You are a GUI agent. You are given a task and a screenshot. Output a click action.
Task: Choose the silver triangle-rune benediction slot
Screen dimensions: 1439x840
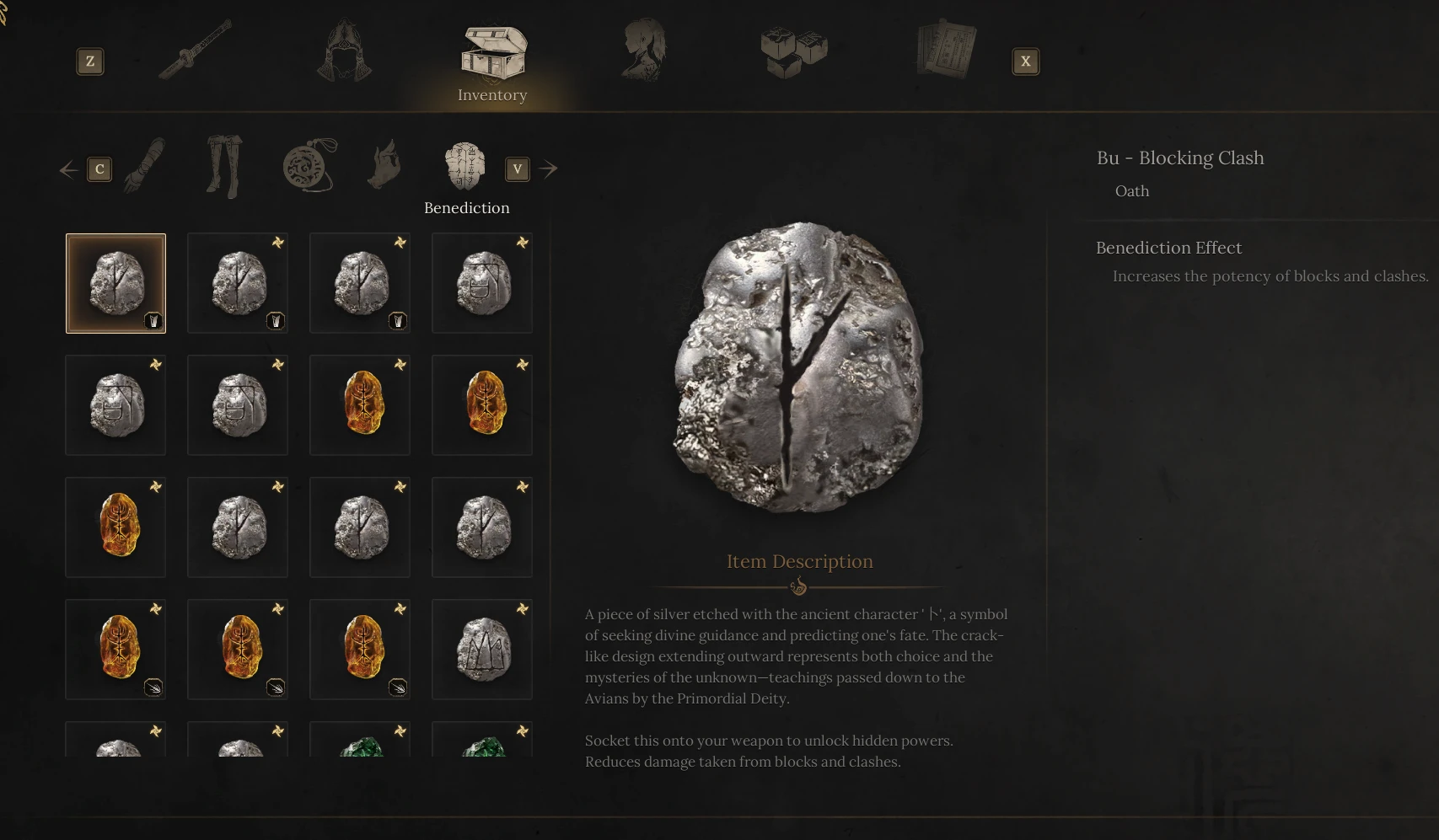click(482, 650)
